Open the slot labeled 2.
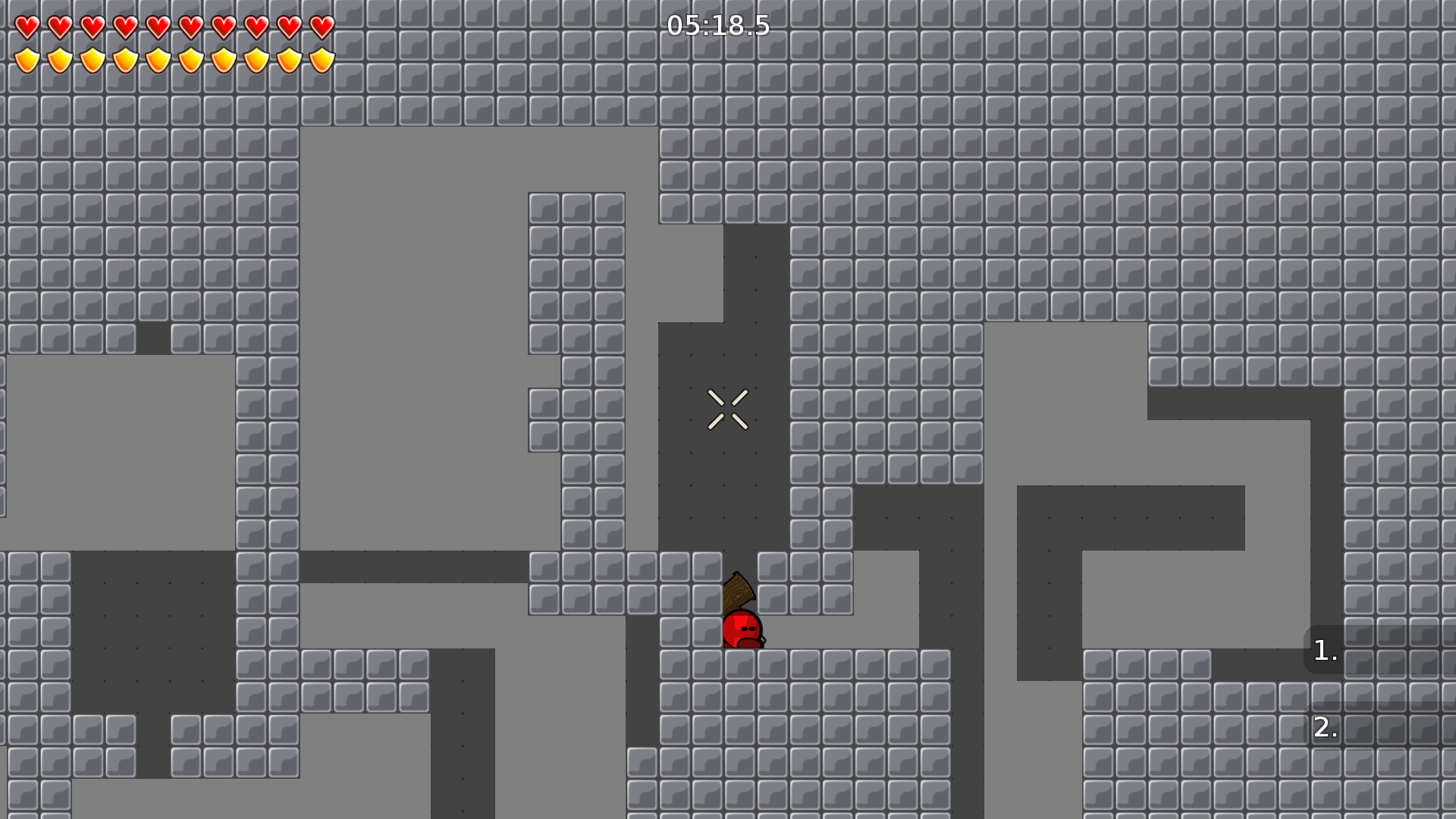The height and width of the screenshot is (819, 1456). click(1325, 730)
